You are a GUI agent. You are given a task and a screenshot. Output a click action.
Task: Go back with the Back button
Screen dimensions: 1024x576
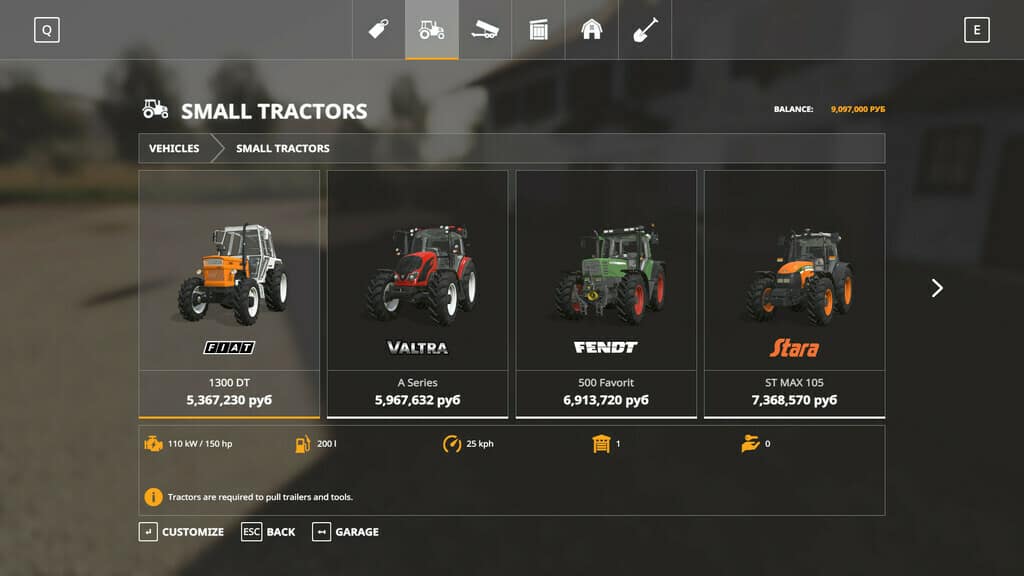[x=269, y=532]
